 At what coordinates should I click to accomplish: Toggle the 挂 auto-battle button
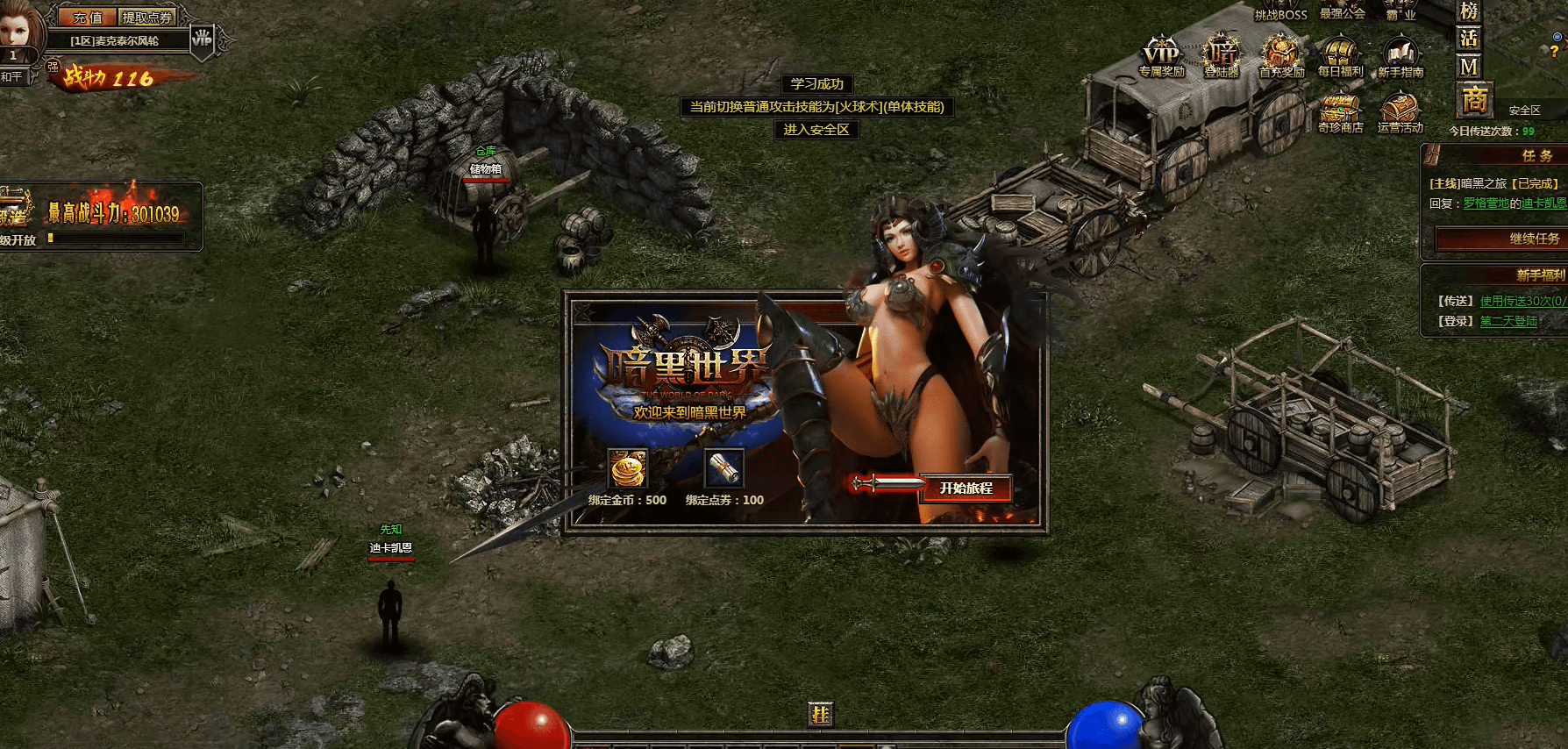(x=820, y=715)
